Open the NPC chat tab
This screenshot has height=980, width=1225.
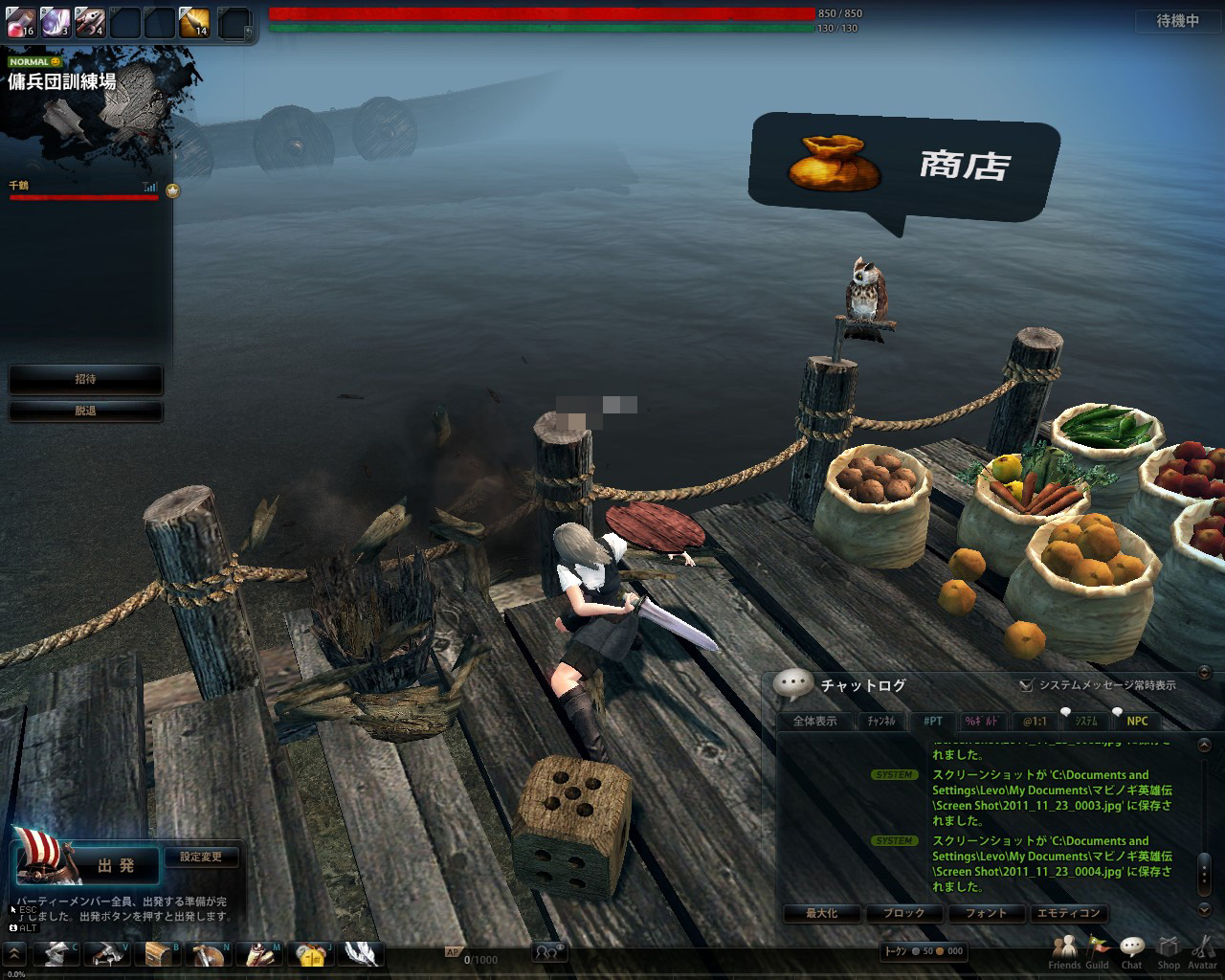(x=1137, y=722)
